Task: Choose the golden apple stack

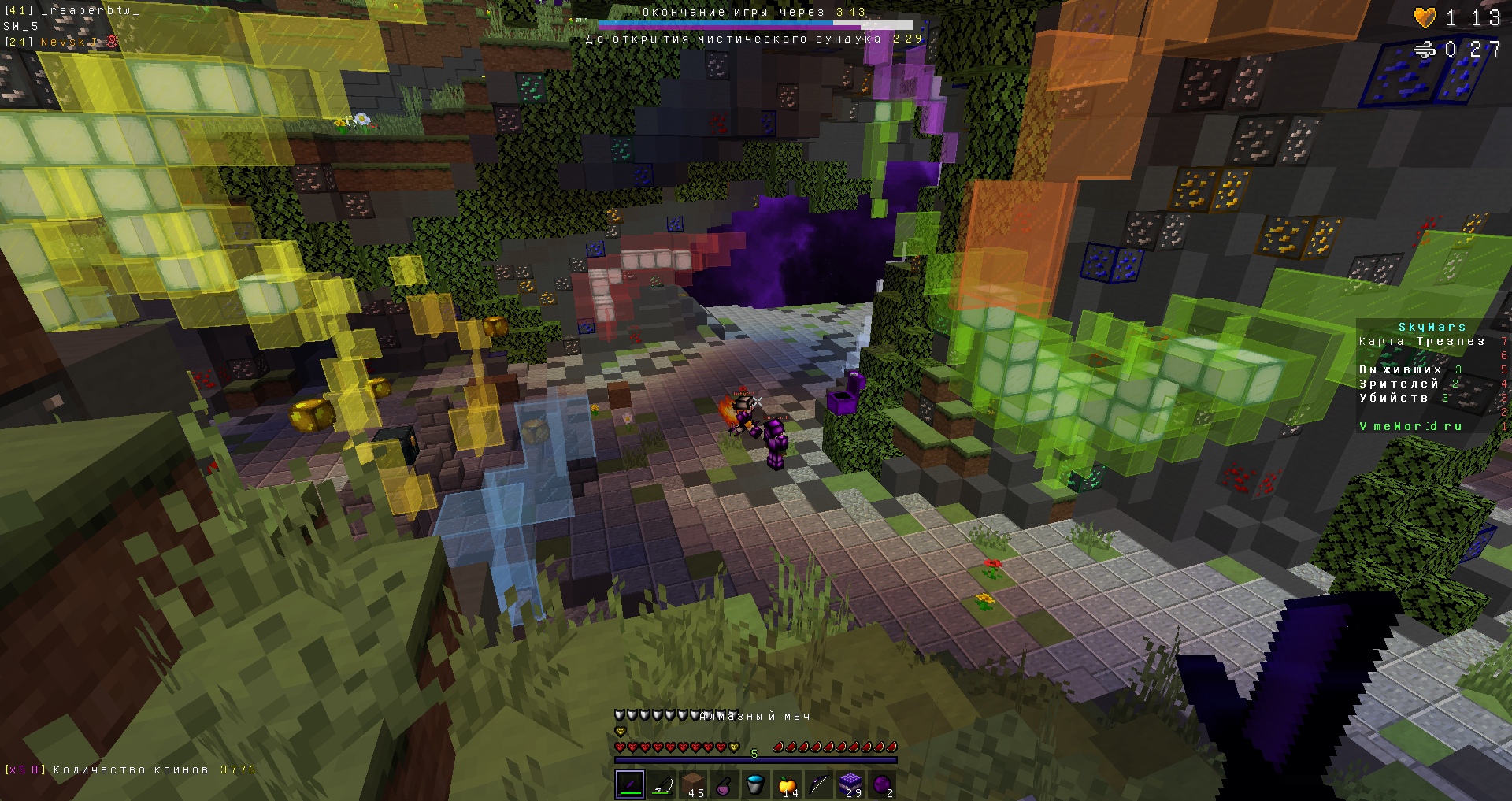Action: point(787,784)
